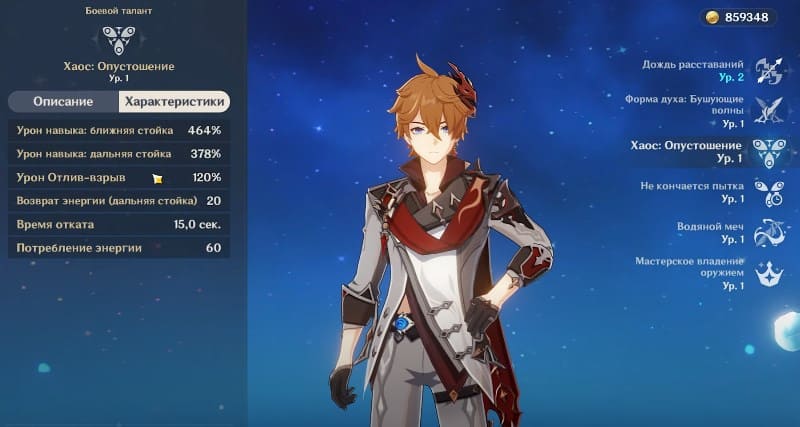
Task: Switch to the Описание tab
Action: pos(63,102)
